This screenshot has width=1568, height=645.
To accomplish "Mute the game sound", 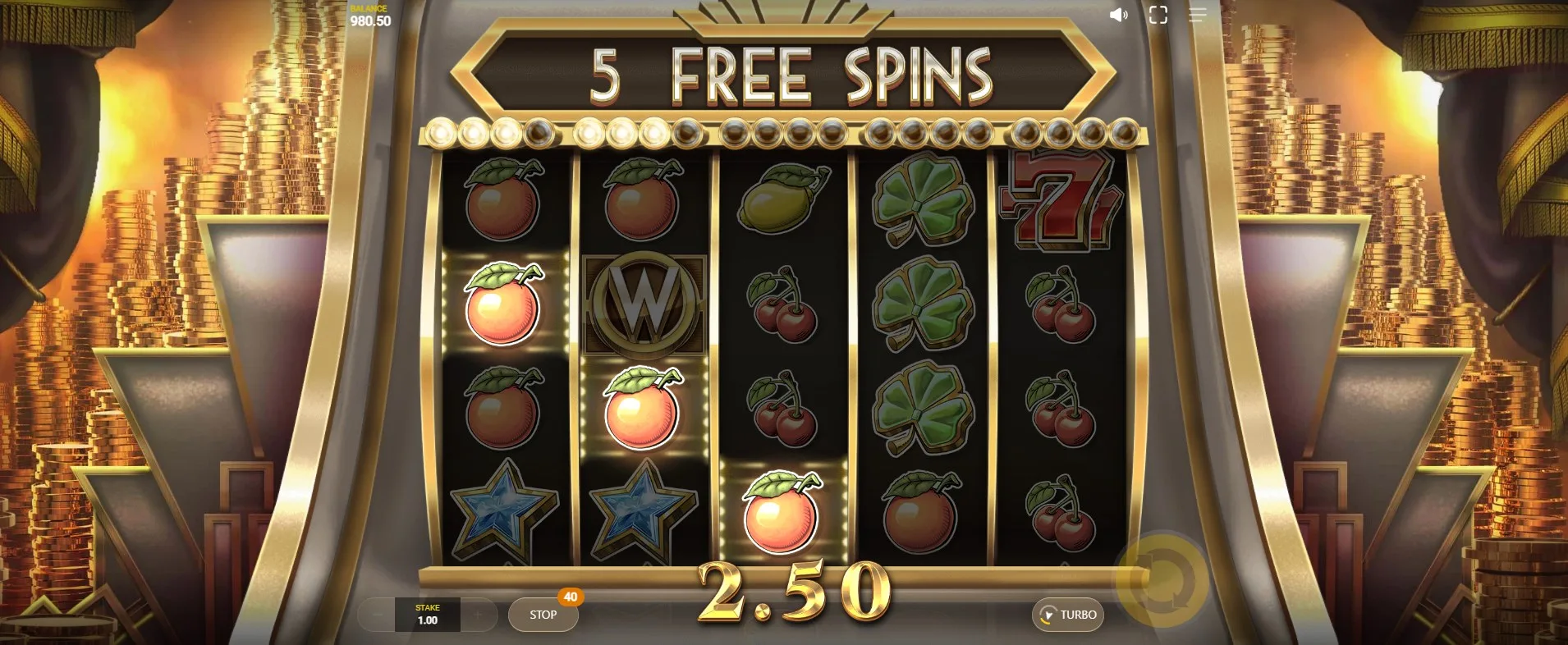I will pyautogui.click(x=1118, y=16).
